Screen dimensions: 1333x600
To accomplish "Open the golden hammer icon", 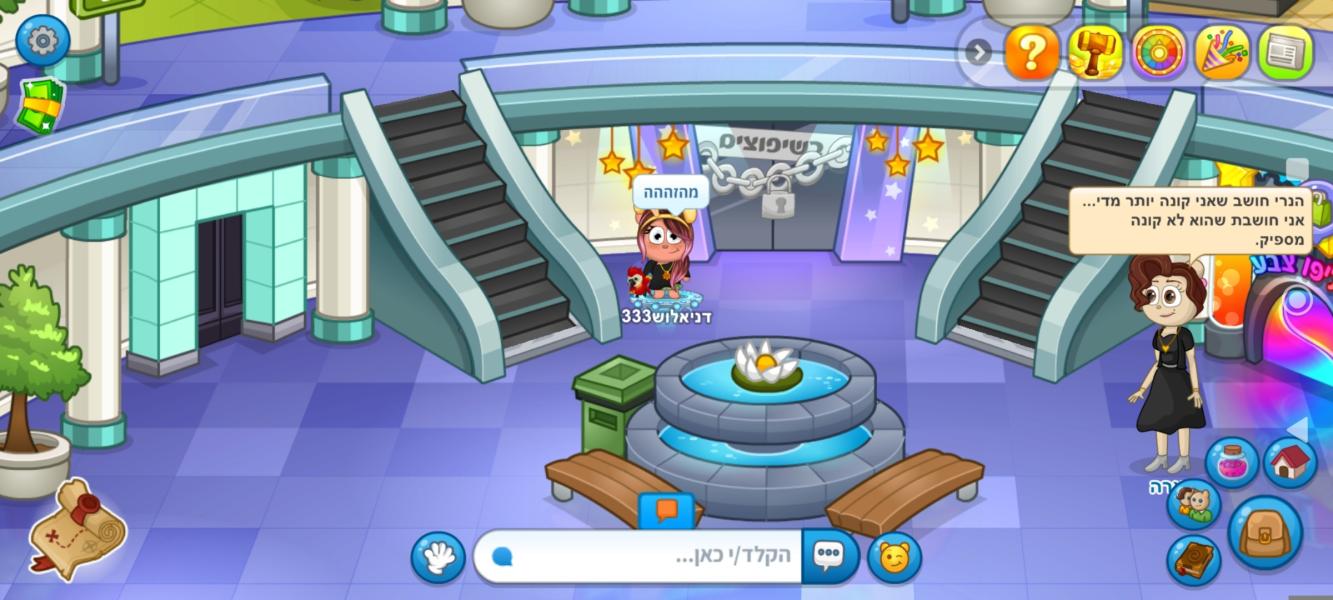I will click(1095, 52).
